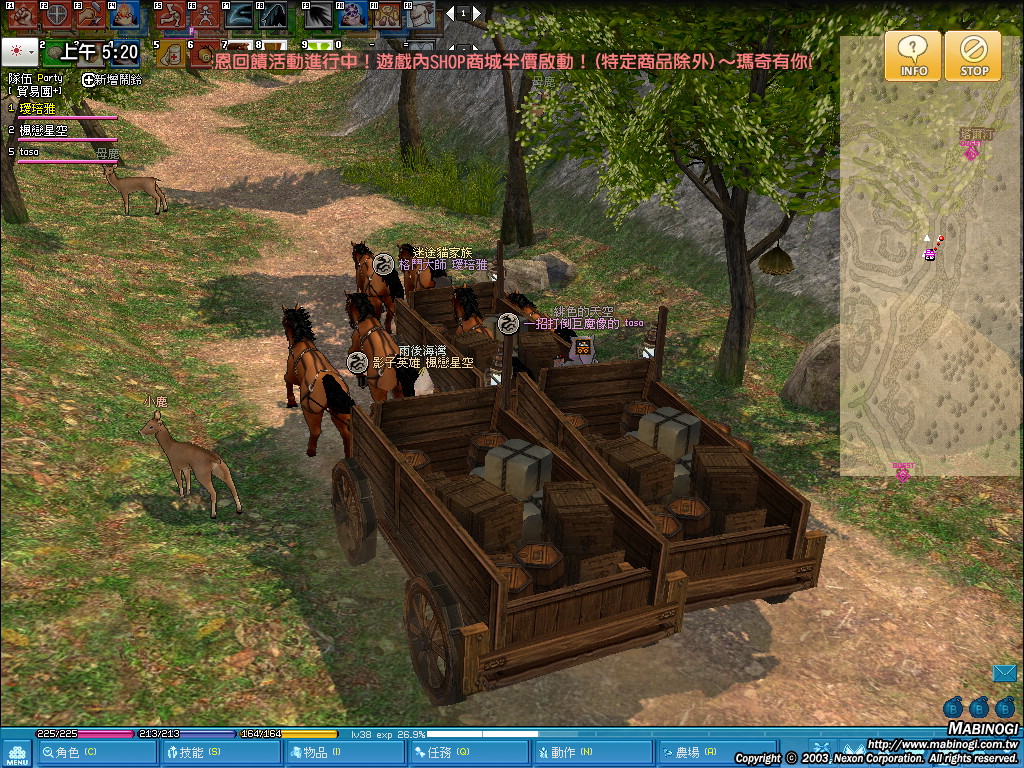This screenshot has width=1024, height=768.
Task: Open the mail envelope notification
Action: pyautogui.click(x=1004, y=673)
